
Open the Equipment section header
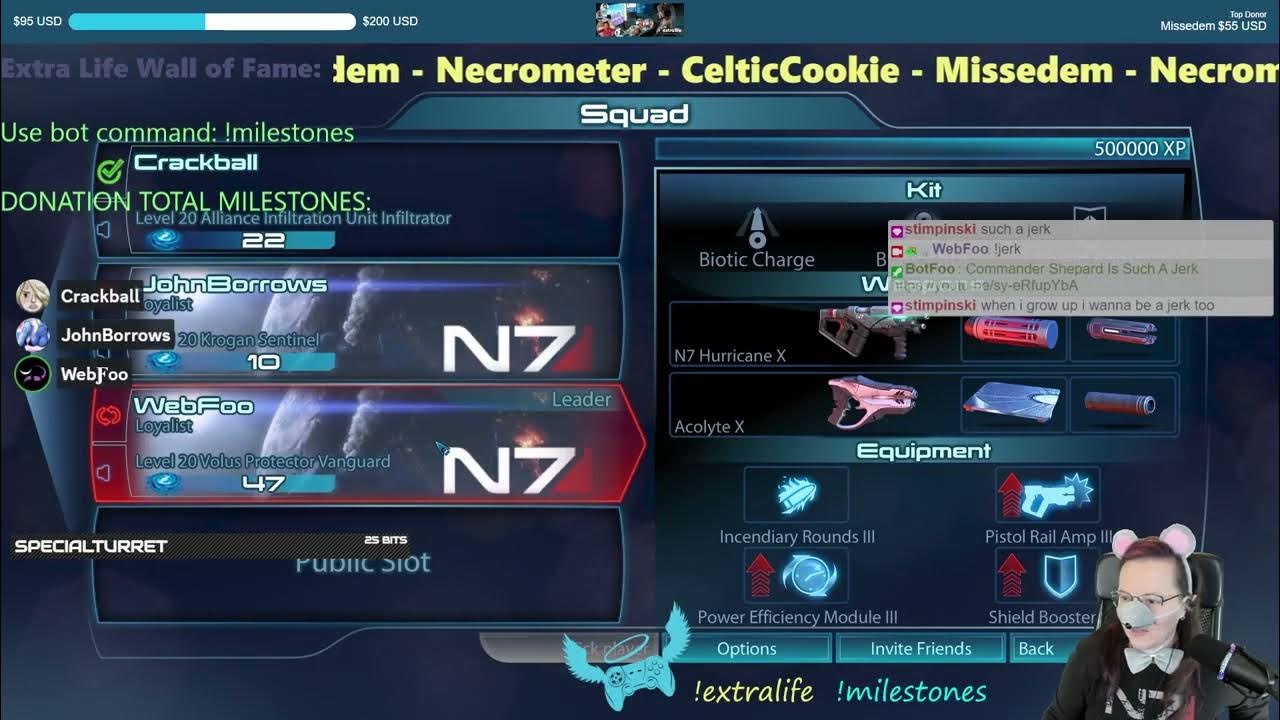(x=925, y=451)
